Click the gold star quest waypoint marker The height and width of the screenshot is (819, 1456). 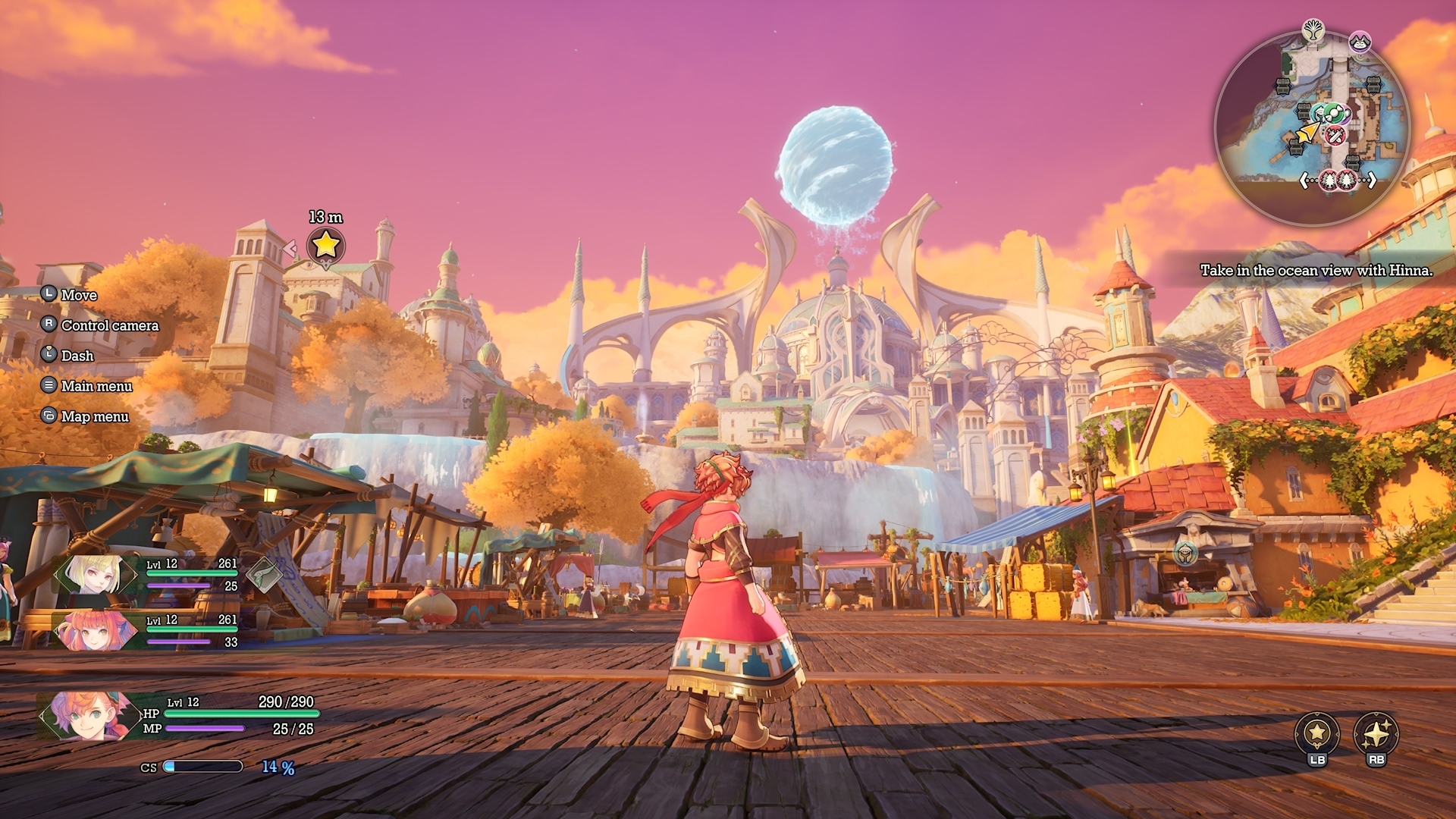(x=325, y=246)
